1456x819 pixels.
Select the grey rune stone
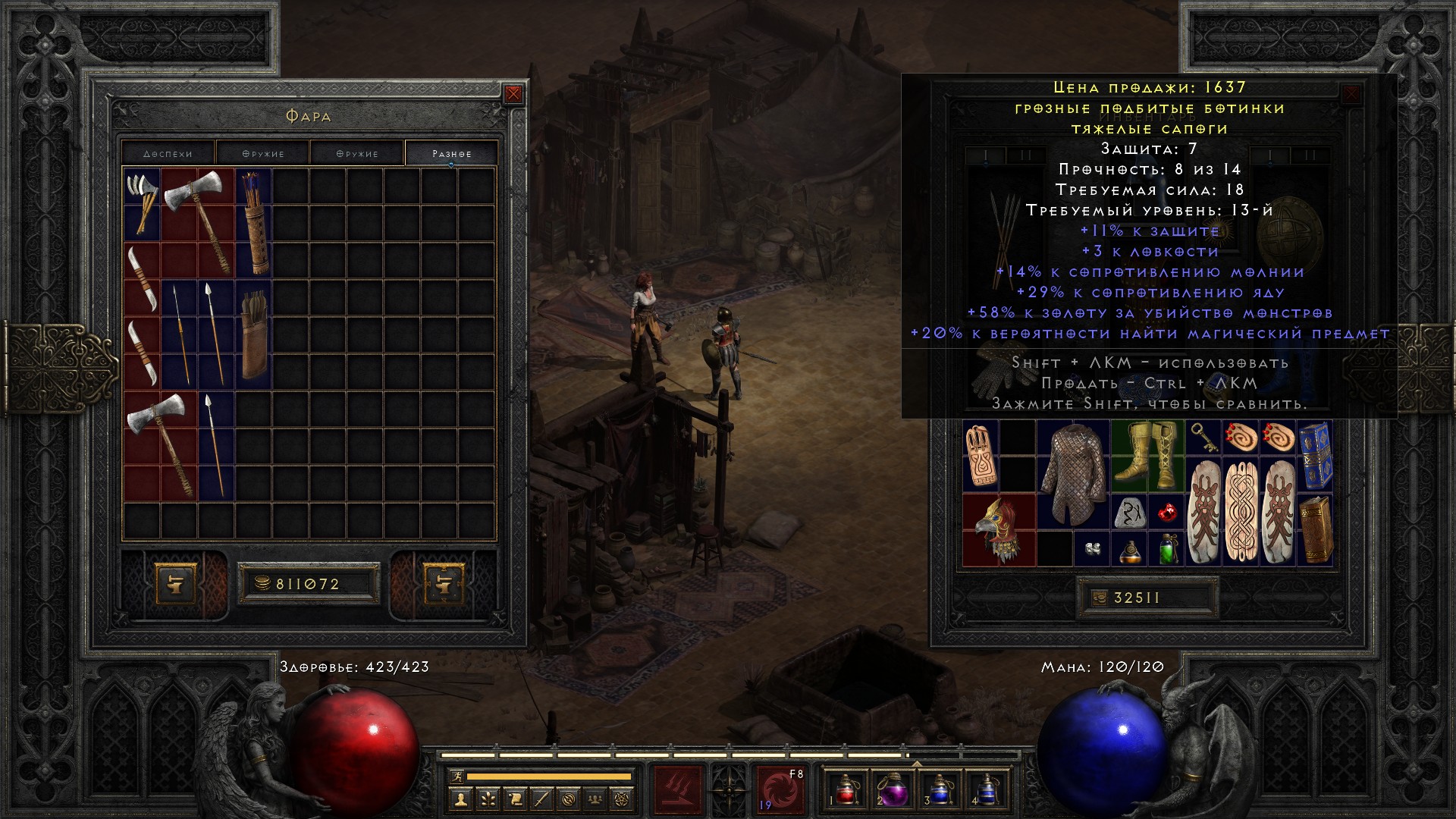(x=1129, y=512)
